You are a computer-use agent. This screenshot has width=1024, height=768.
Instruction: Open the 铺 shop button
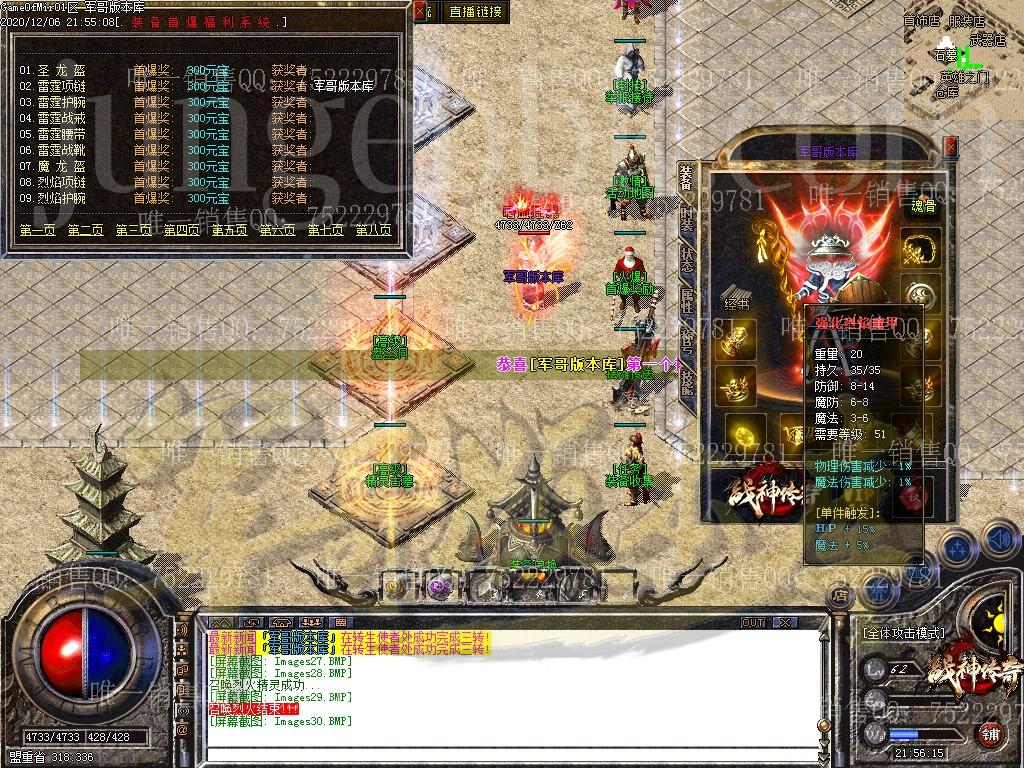990,732
